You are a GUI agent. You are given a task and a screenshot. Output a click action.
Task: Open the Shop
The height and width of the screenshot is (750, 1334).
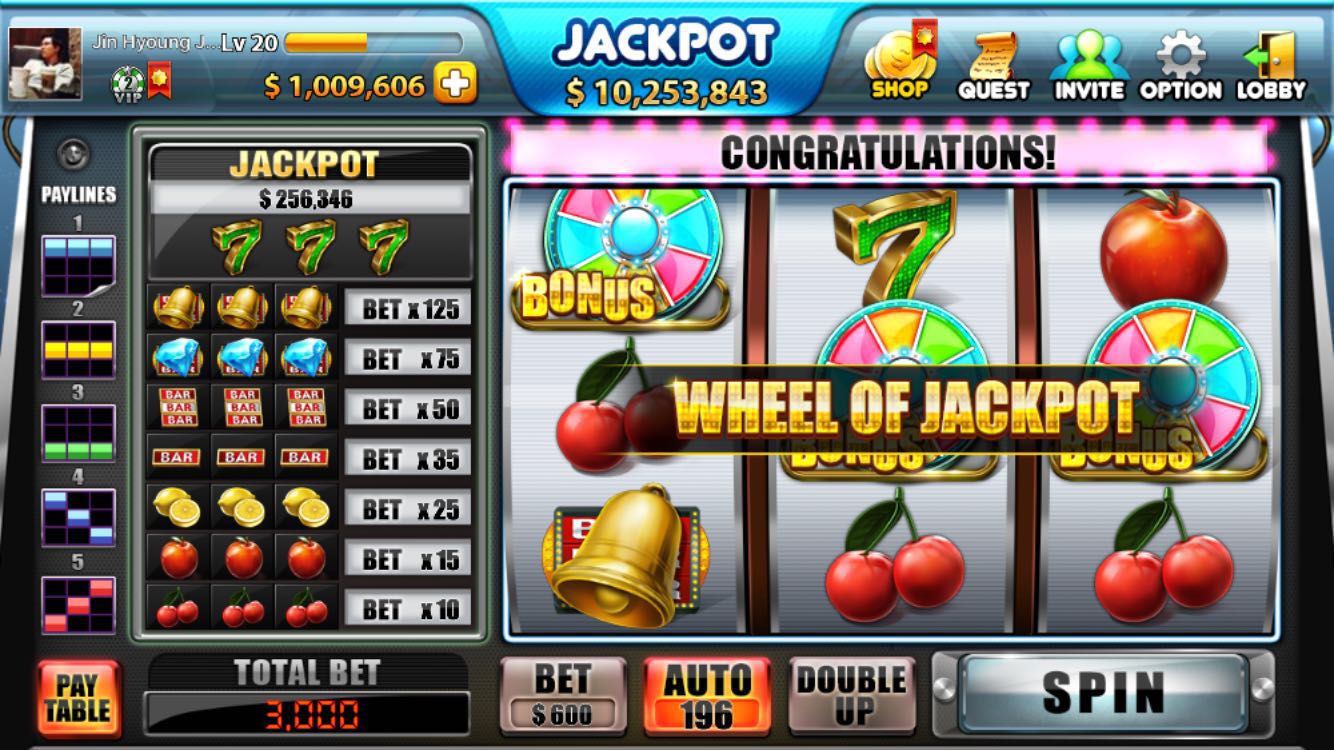[901, 65]
